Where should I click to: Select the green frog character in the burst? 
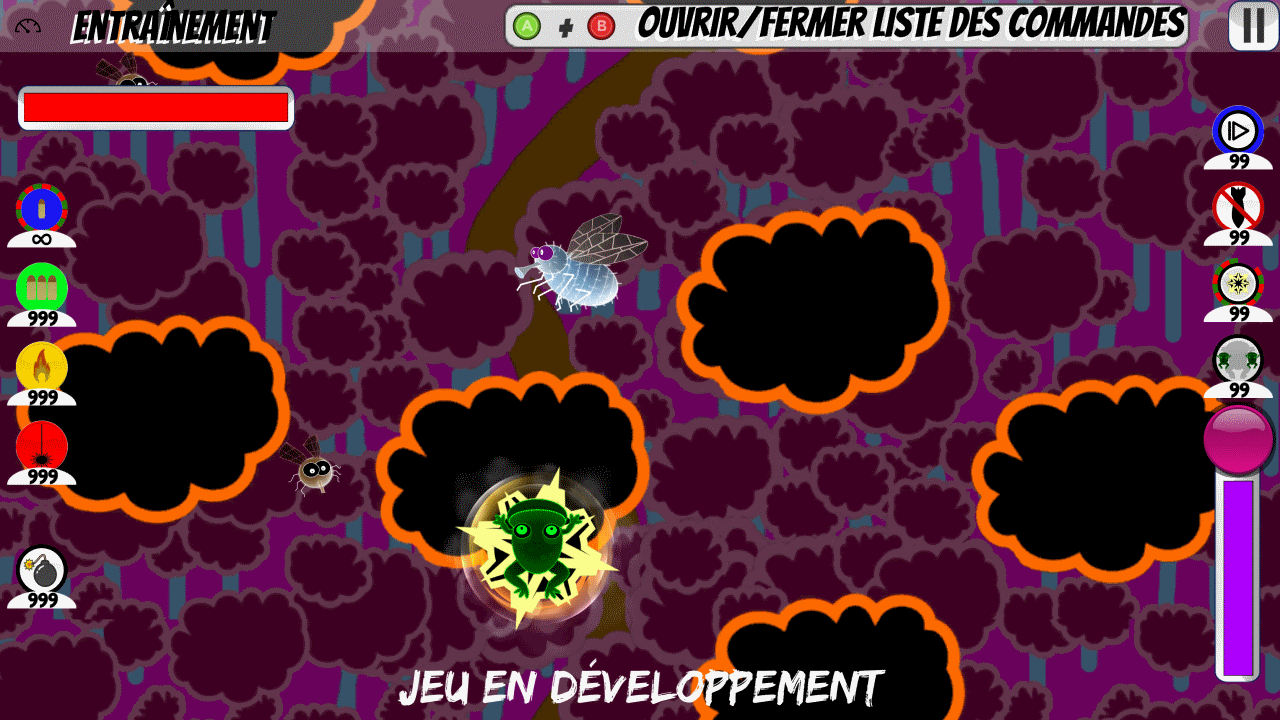click(x=540, y=545)
